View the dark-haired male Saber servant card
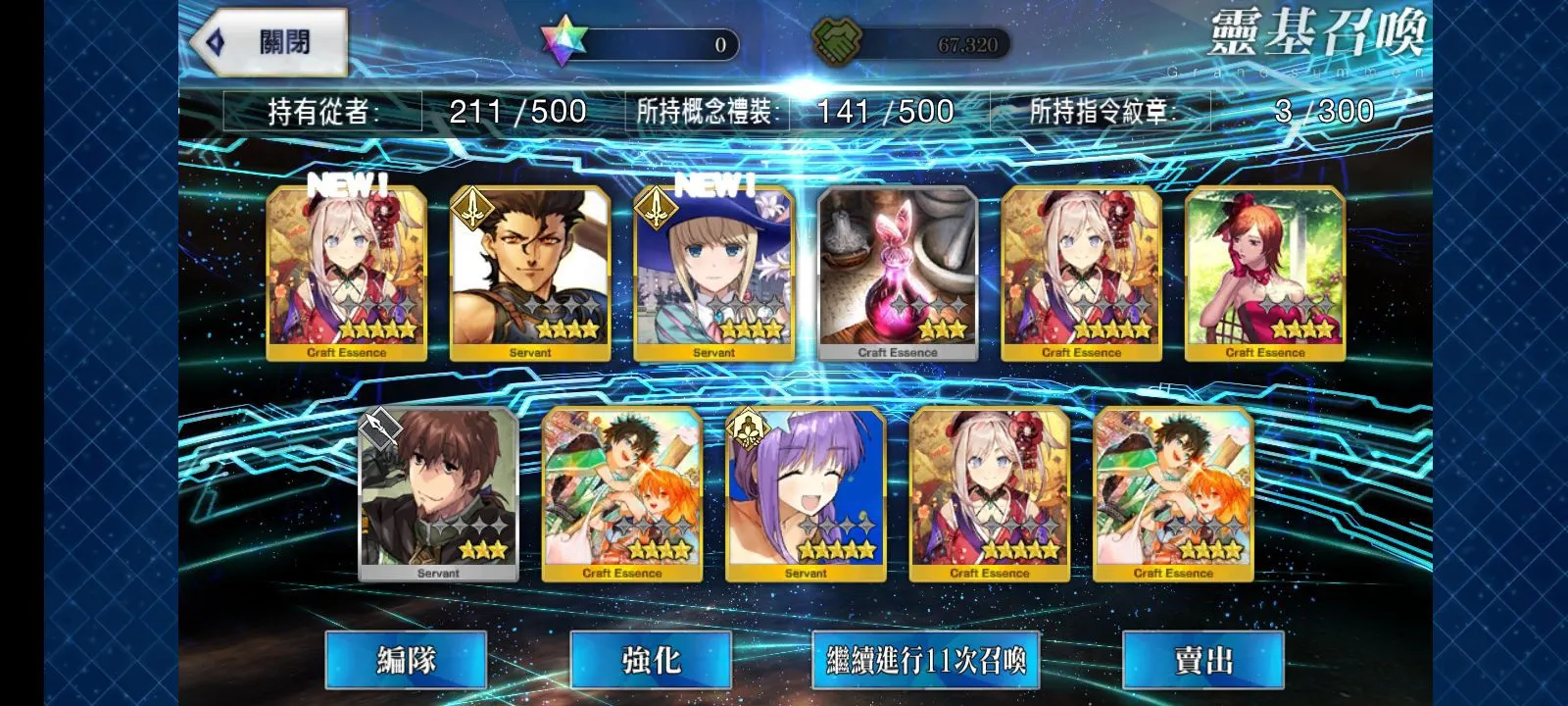Image resolution: width=1568 pixels, height=706 pixels. pos(530,273)
